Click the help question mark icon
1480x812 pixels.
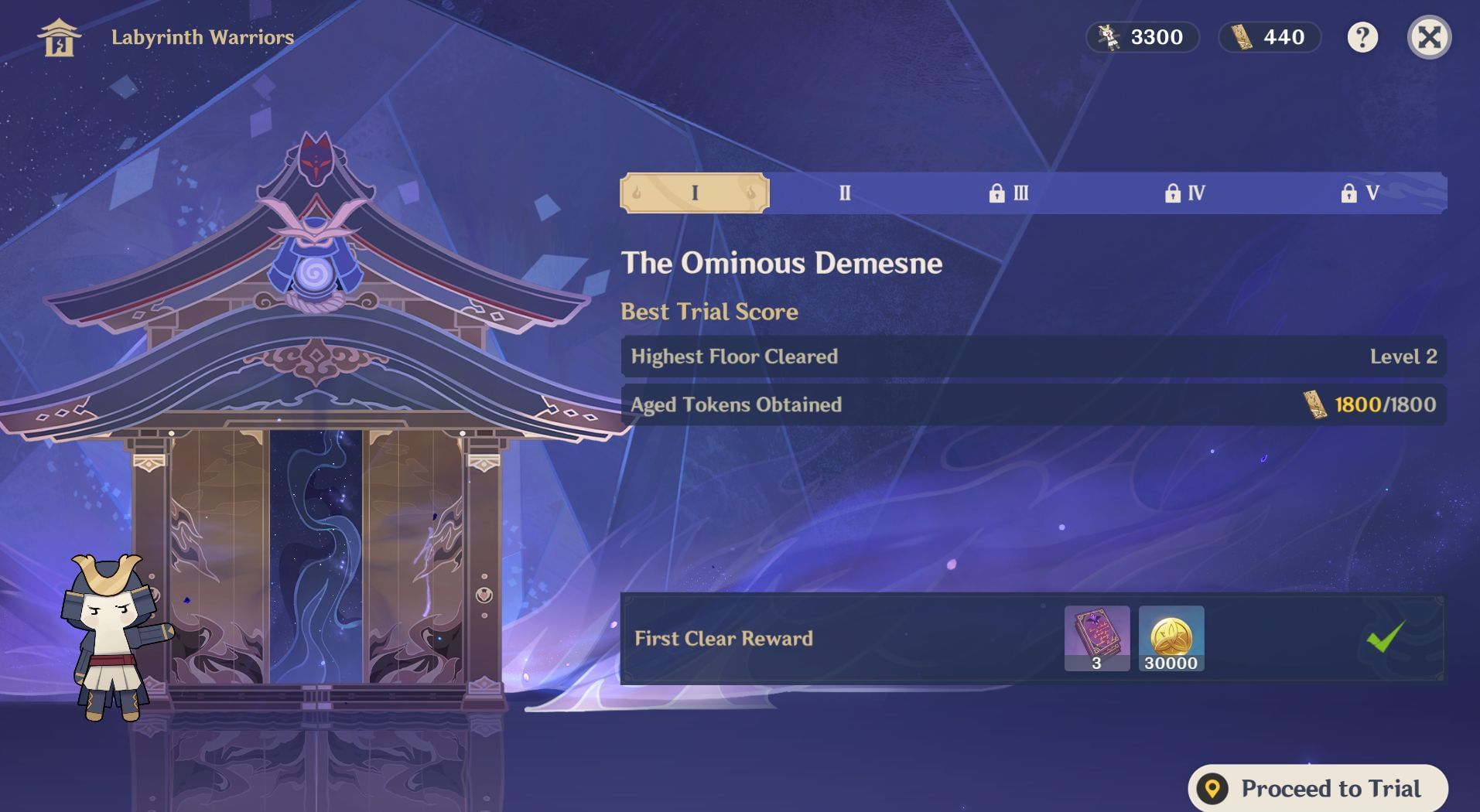point(1363,37)
